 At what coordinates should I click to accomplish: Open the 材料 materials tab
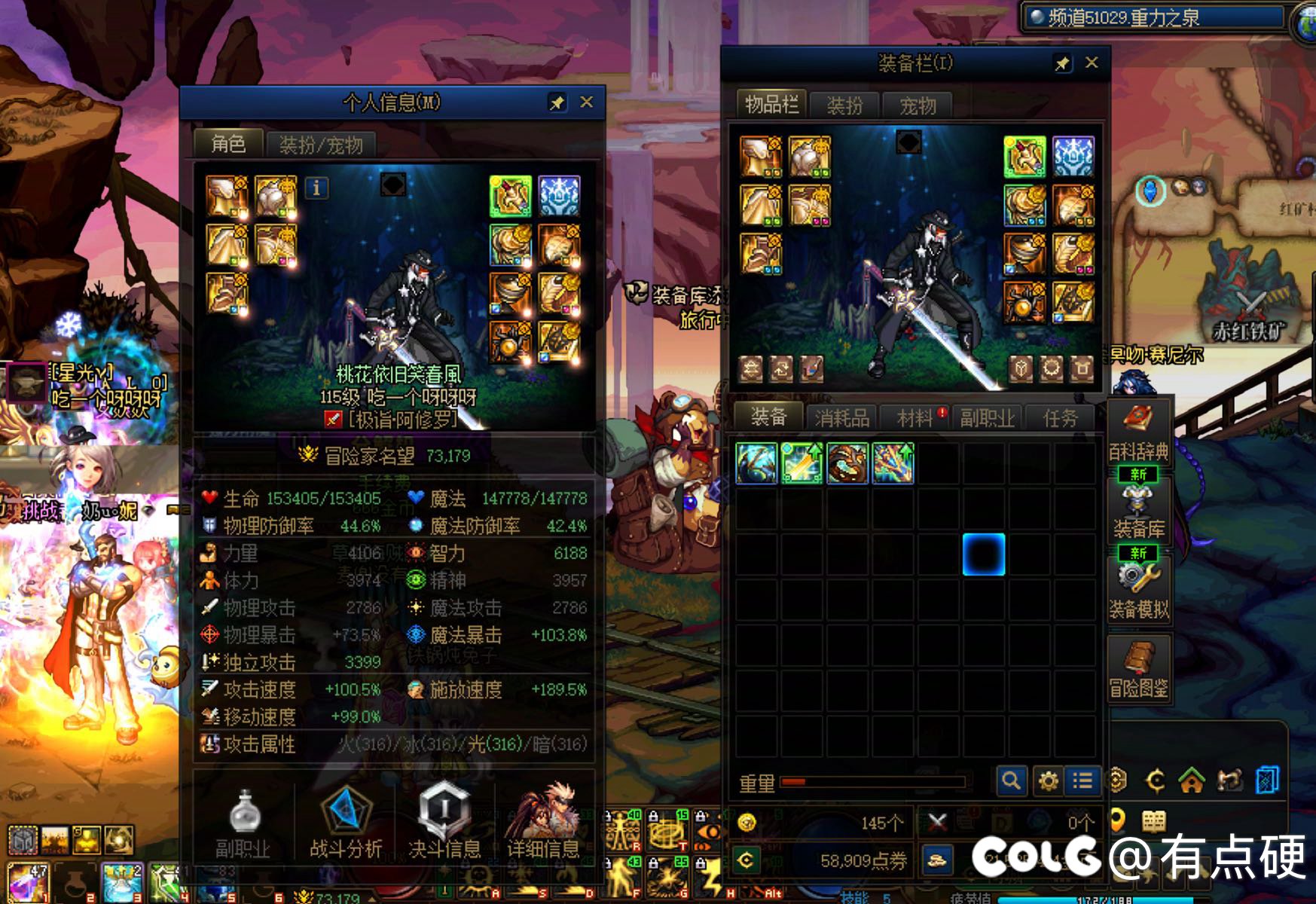[x=915, y=418]
